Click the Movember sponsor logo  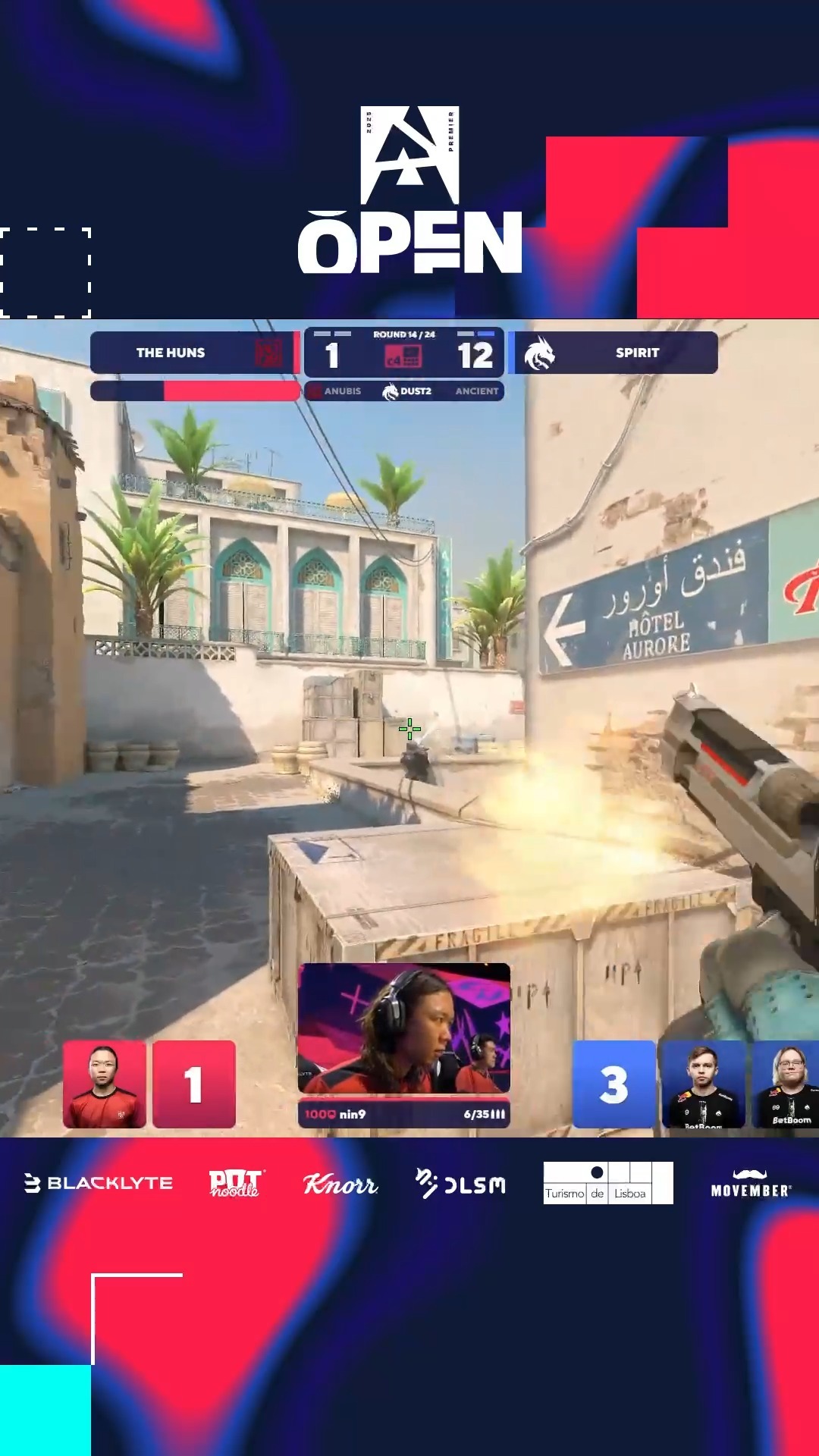[x=751, y=1185]
